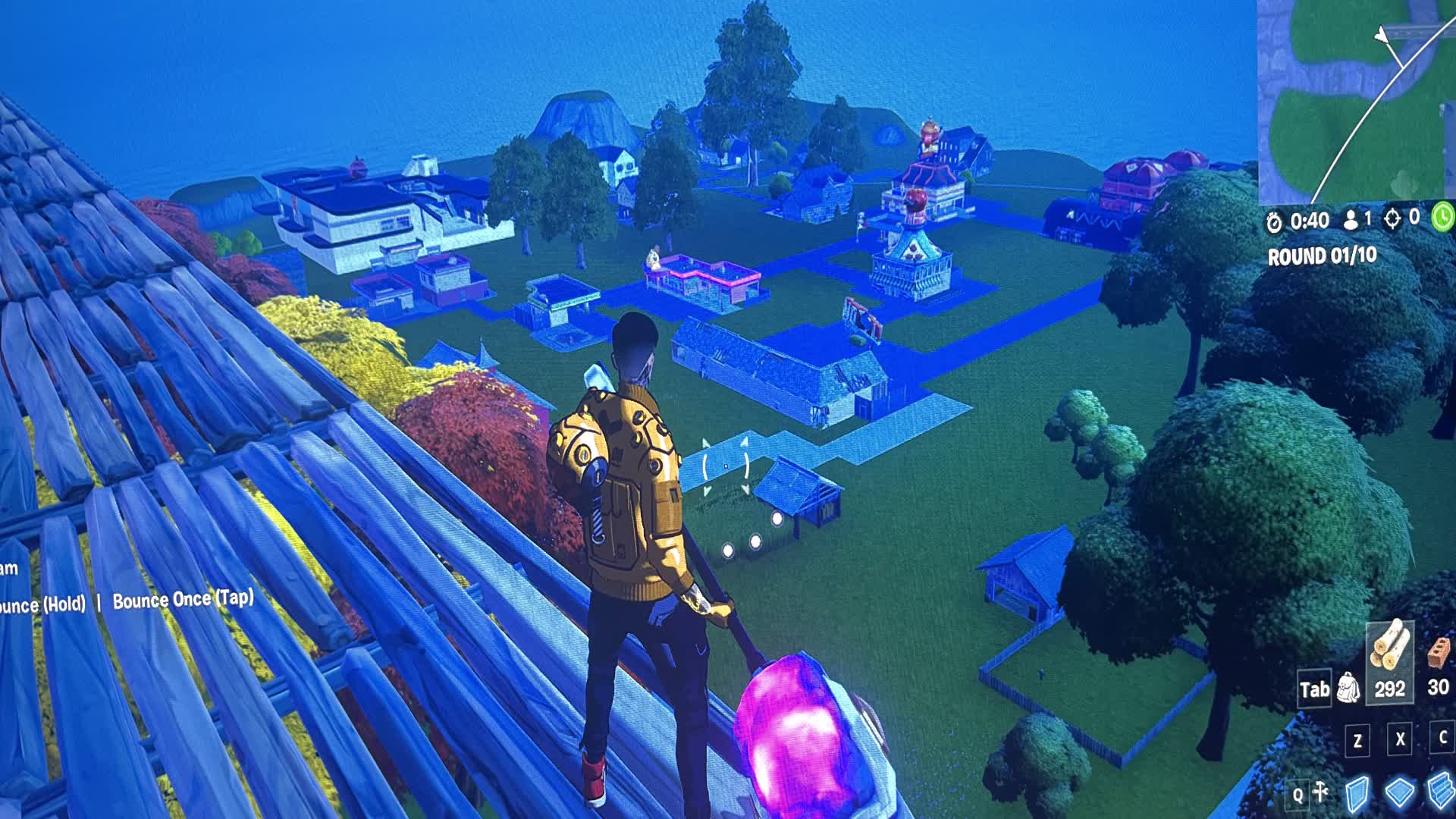Click the stopwatch timer icon showing 0:40
Screen dimensions: 1456x819
click(1274, 221)
